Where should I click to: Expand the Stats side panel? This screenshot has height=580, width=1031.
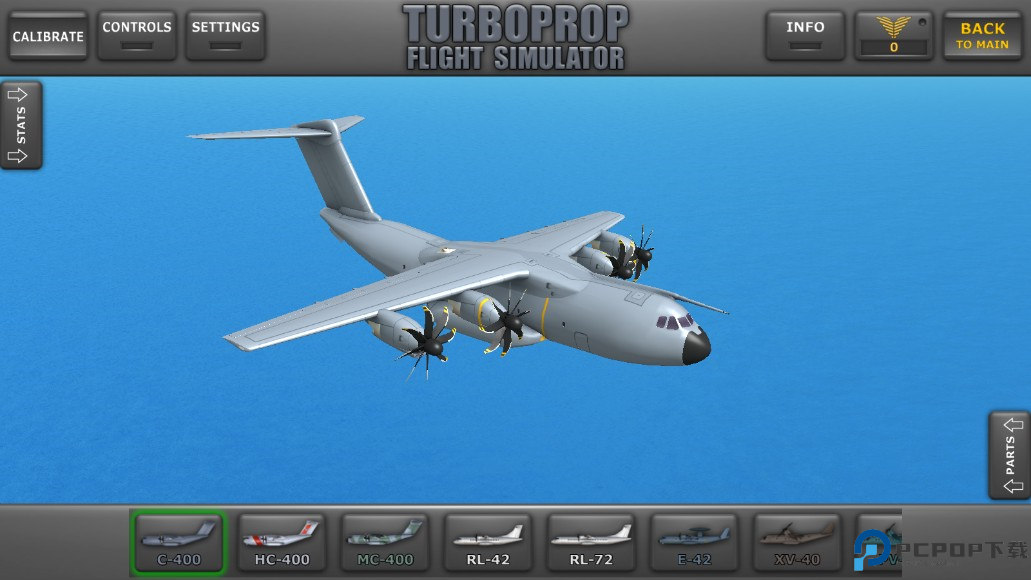tap(21, 125)
